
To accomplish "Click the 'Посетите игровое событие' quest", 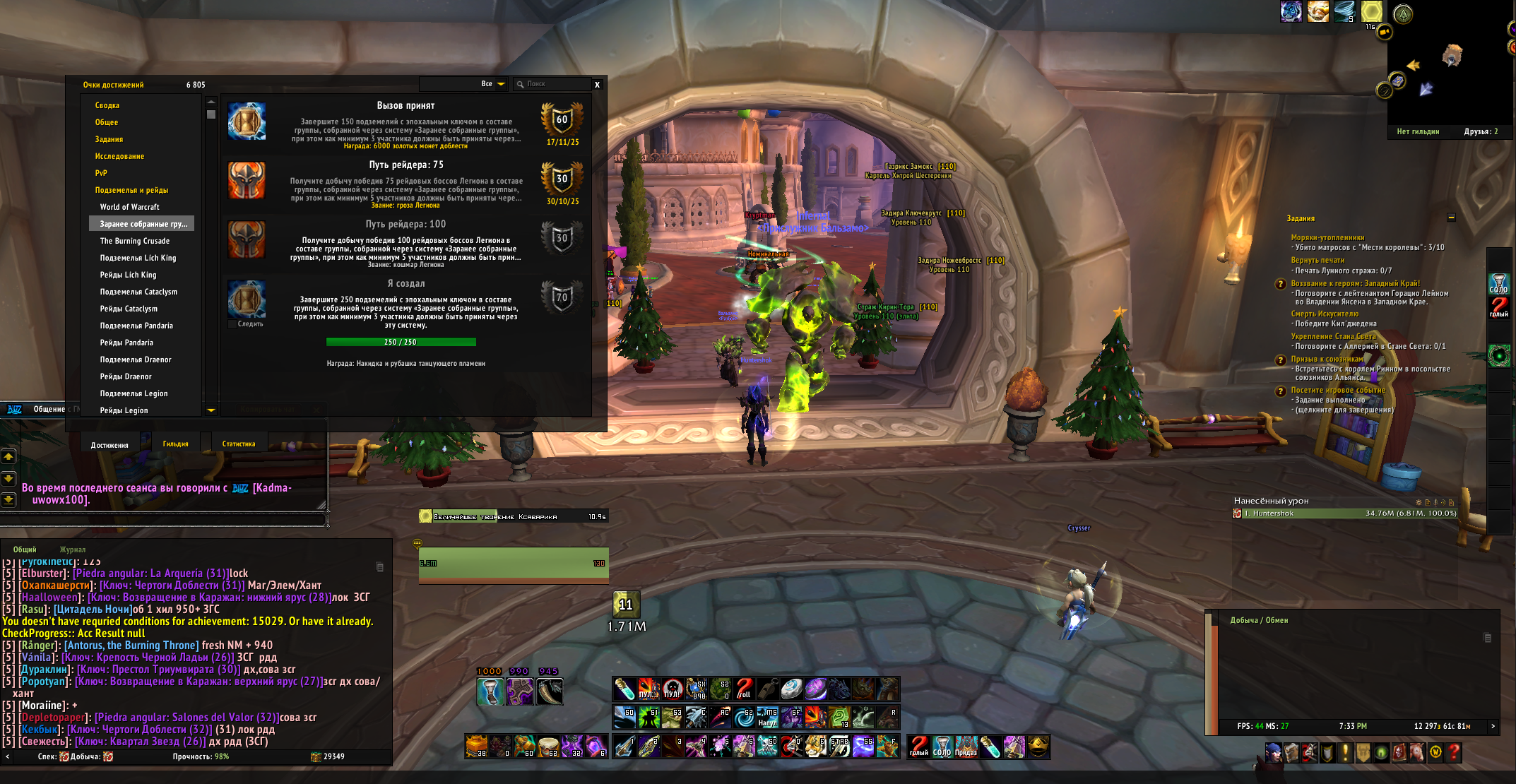I will click(1338, 390).
